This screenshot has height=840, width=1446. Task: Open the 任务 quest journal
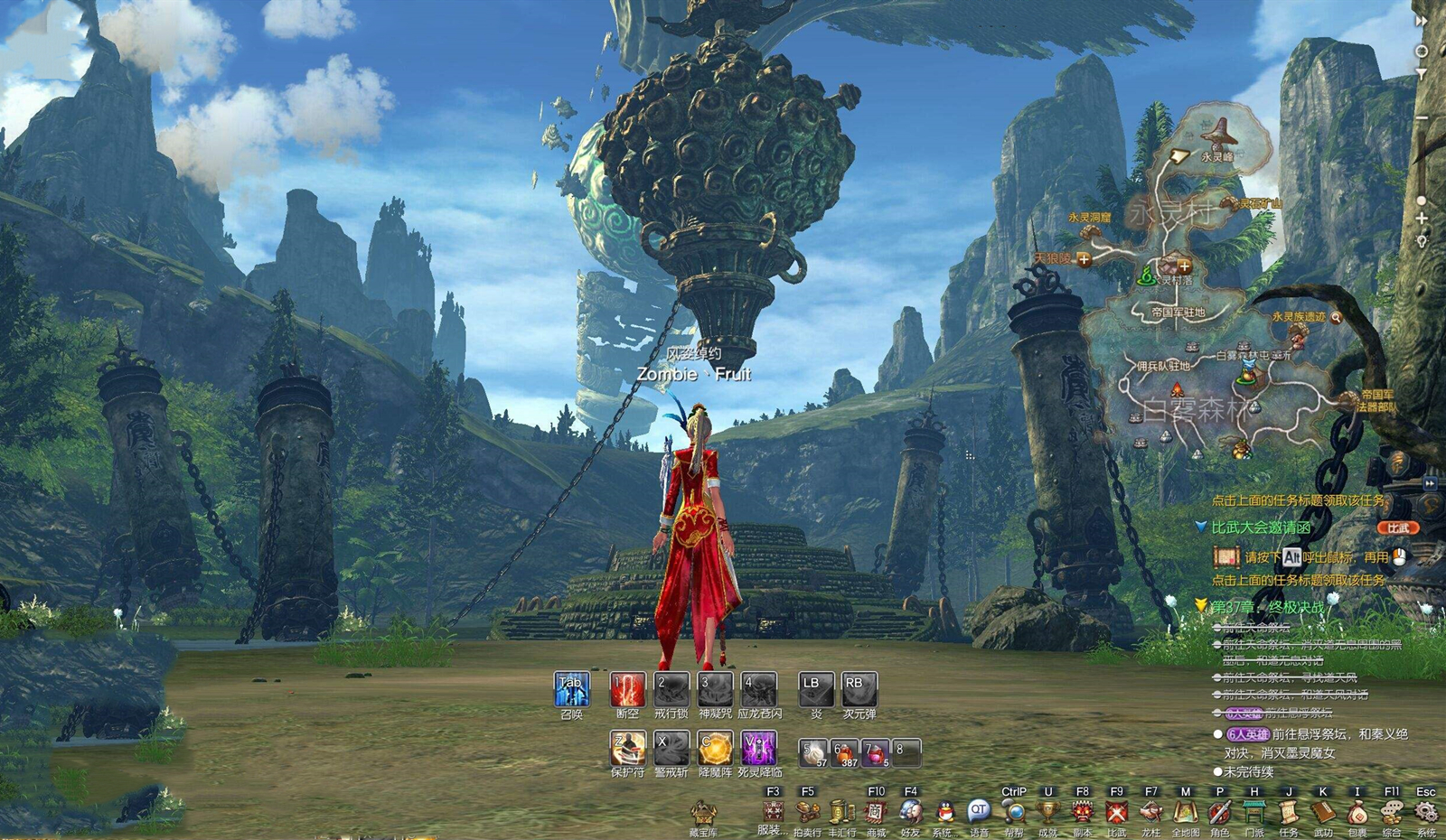1289,812
